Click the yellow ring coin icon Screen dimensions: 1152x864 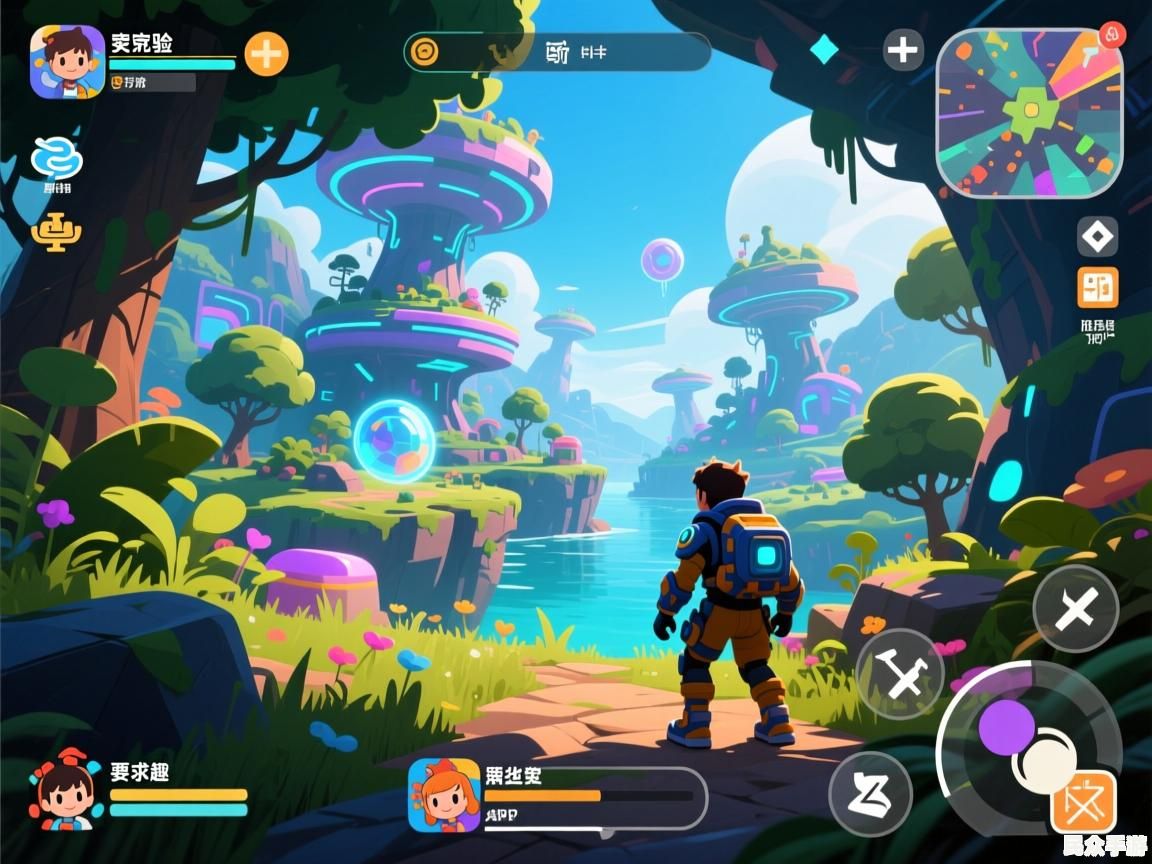(x=424, y=51)
